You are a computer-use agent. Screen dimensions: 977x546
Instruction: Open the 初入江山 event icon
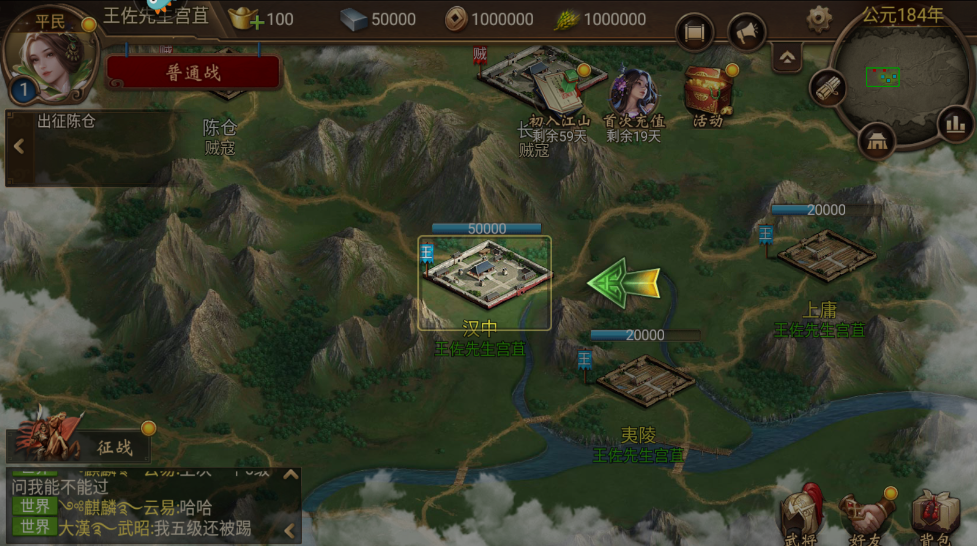(557, 96)
